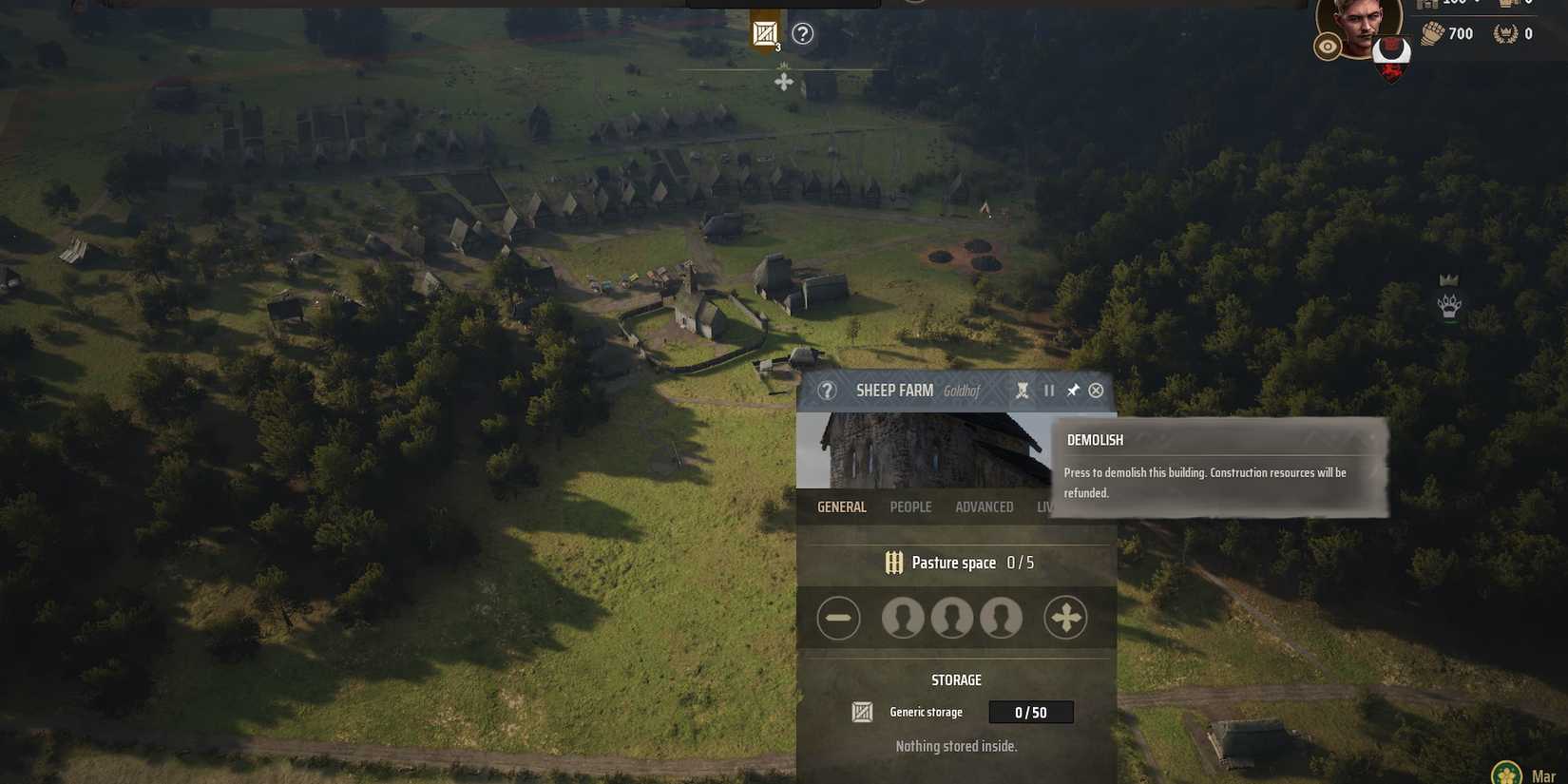
Task: Open the ADVANCED tab
Action: [984, 507]
